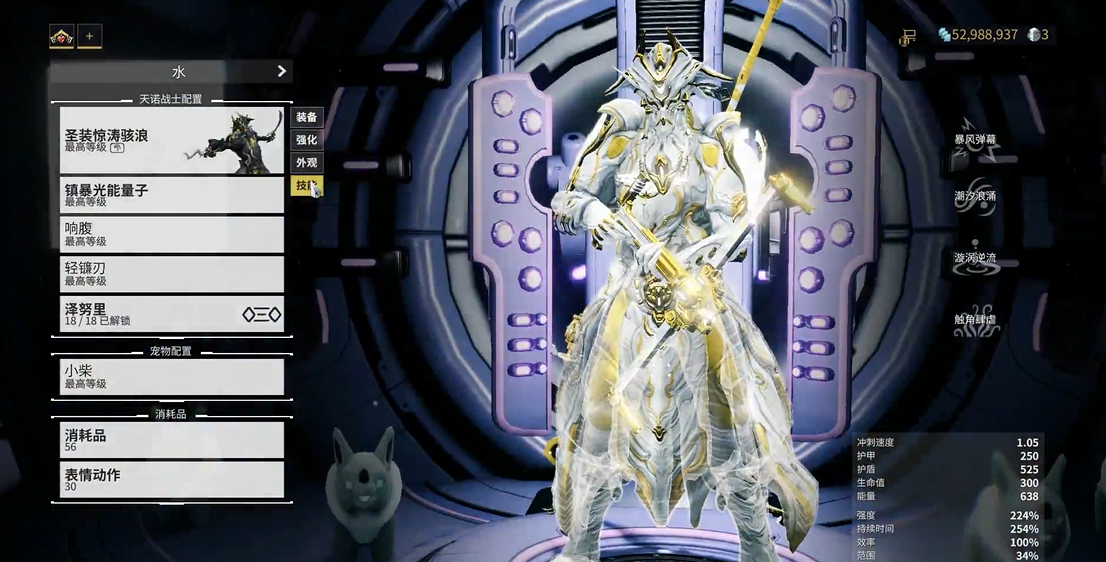1106x562 pixels.
Task: Choose the 响腹 secondary weapon slot
Action: coord(171,234)
